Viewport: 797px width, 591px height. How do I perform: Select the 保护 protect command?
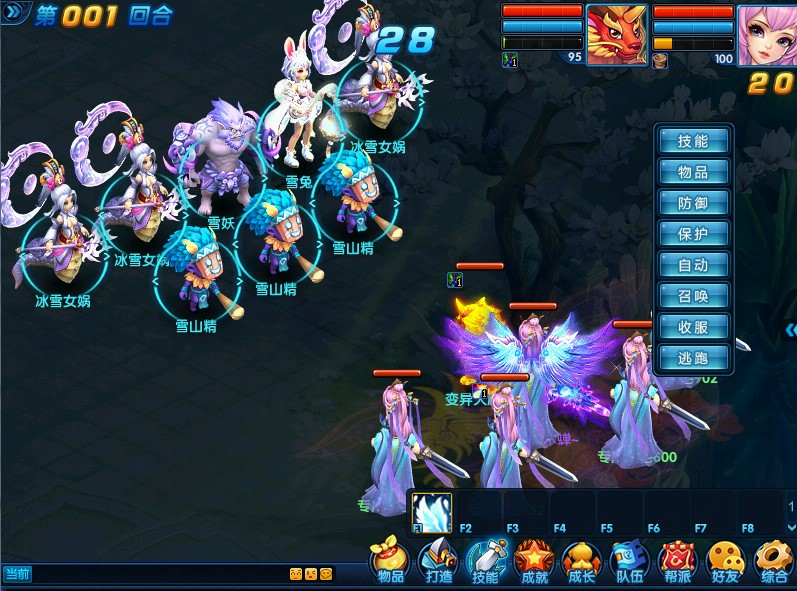(x=693, y=235)
